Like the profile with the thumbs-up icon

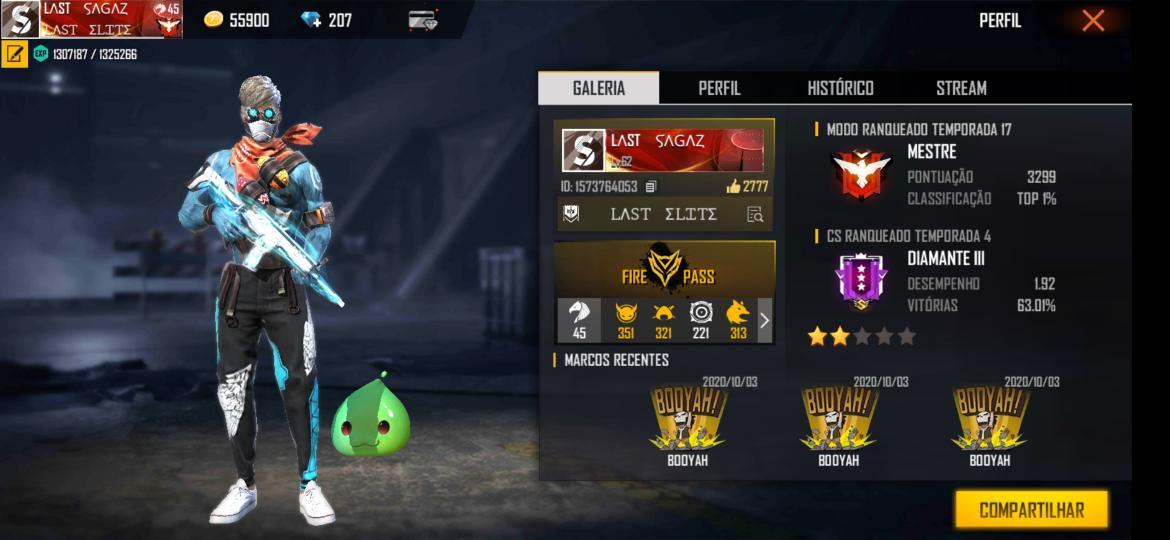(733, 186)
